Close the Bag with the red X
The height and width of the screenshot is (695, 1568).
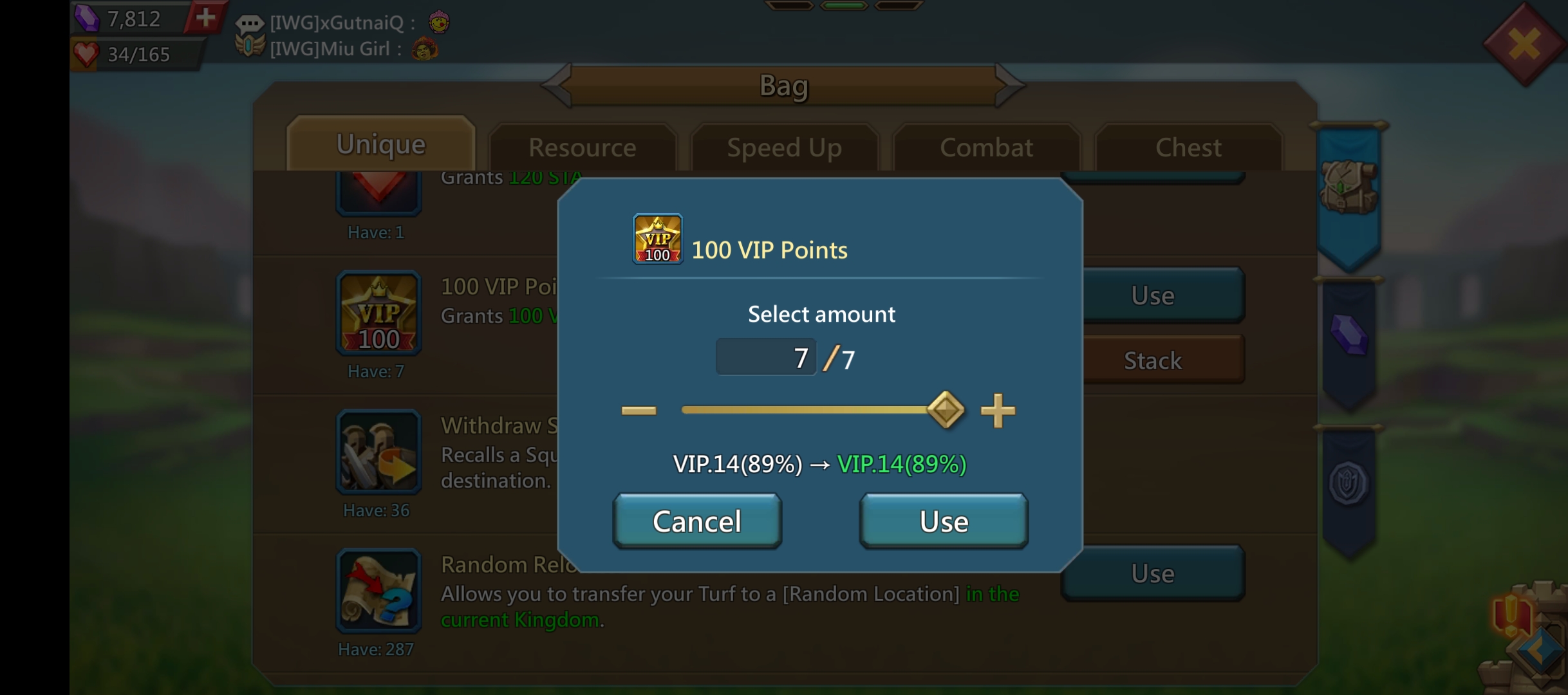[1524, 44]
